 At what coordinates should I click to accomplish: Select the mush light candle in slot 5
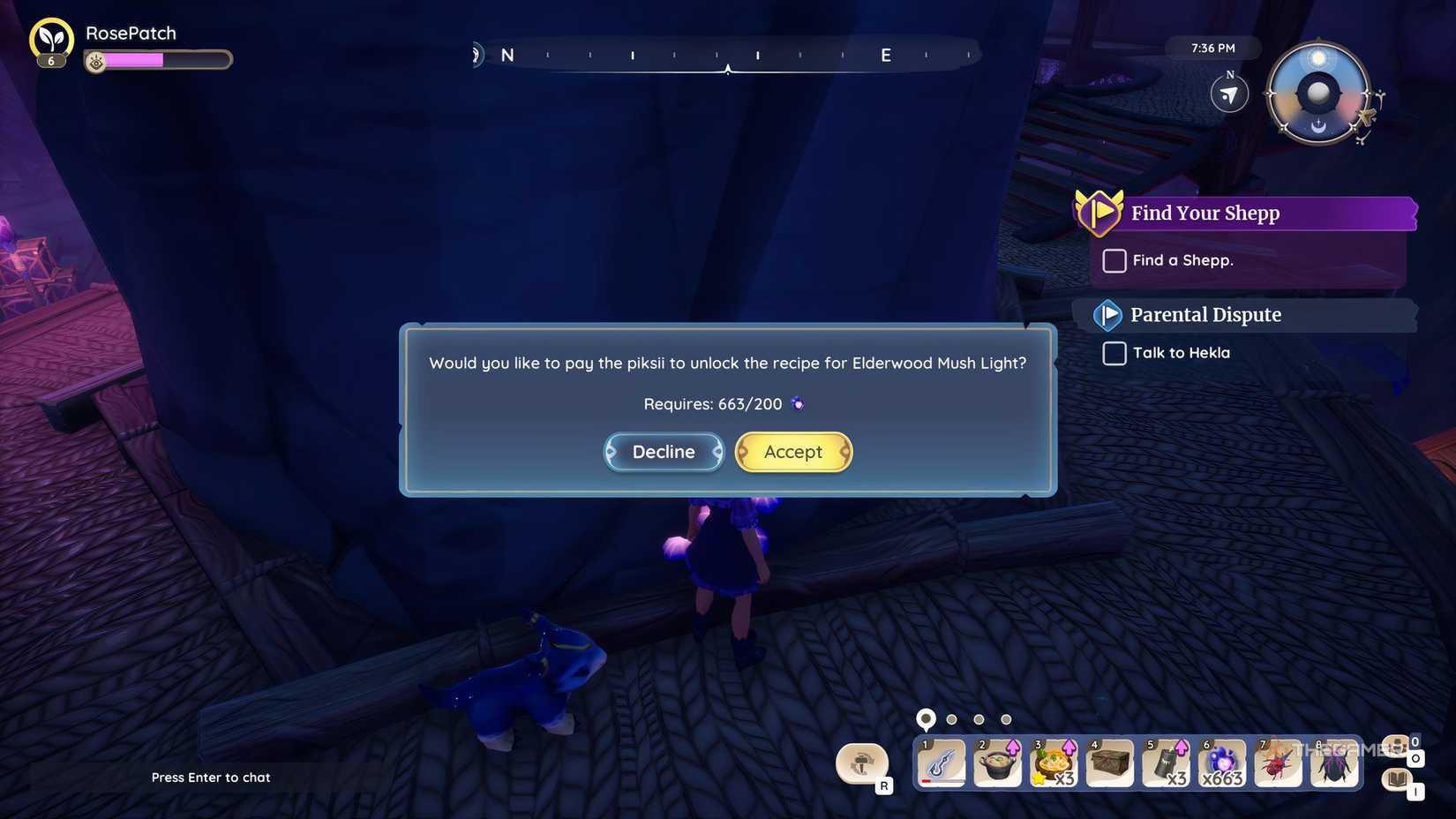(1166, 763)
